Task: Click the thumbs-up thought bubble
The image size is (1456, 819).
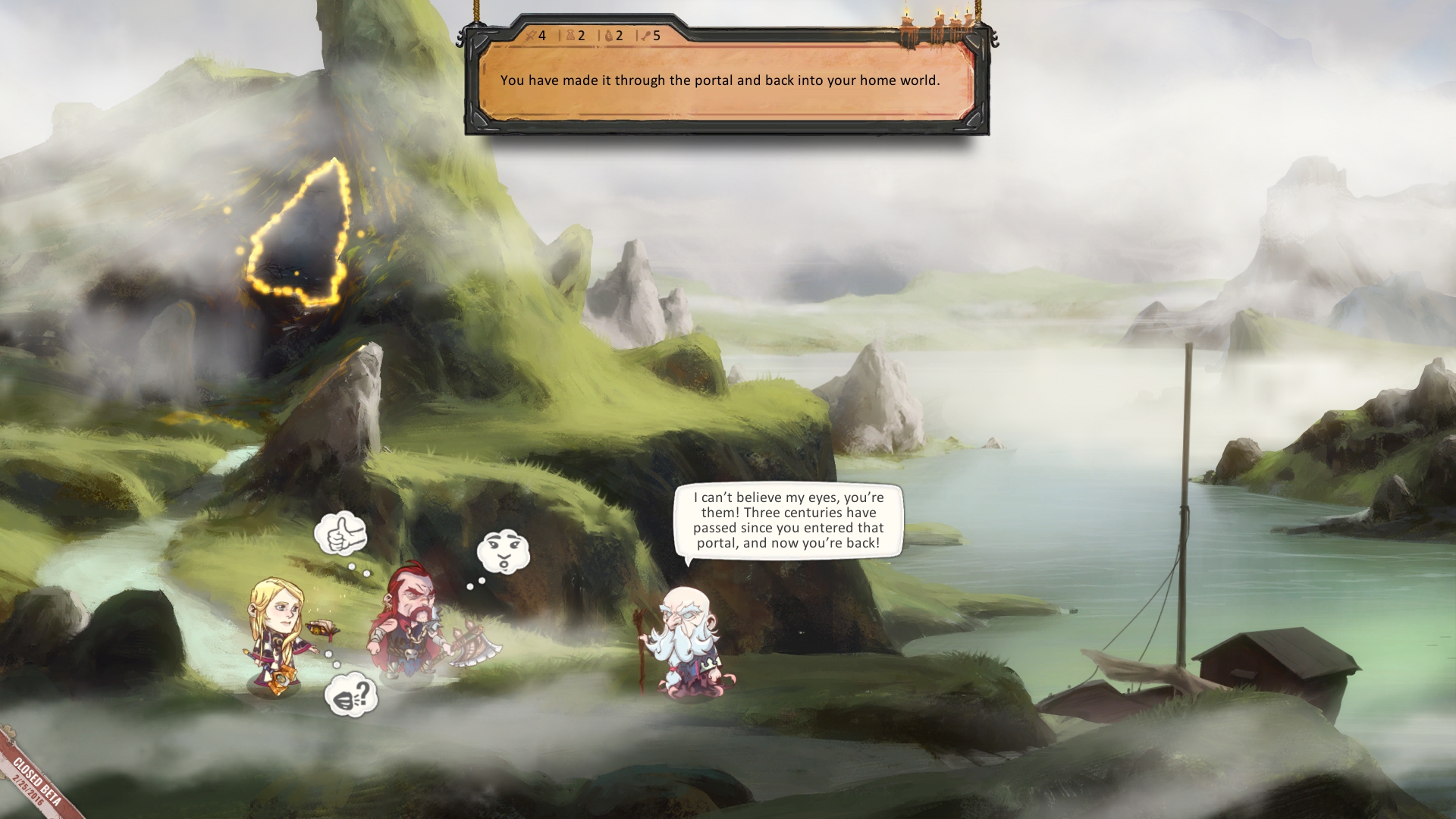Action: coord(340,534)
